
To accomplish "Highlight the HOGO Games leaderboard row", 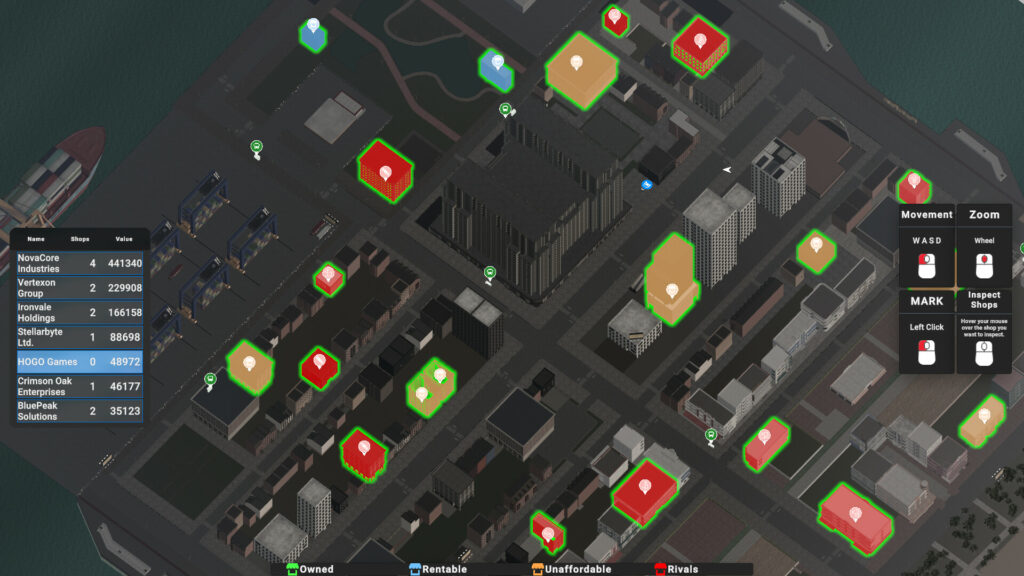I will click(80, 361).
